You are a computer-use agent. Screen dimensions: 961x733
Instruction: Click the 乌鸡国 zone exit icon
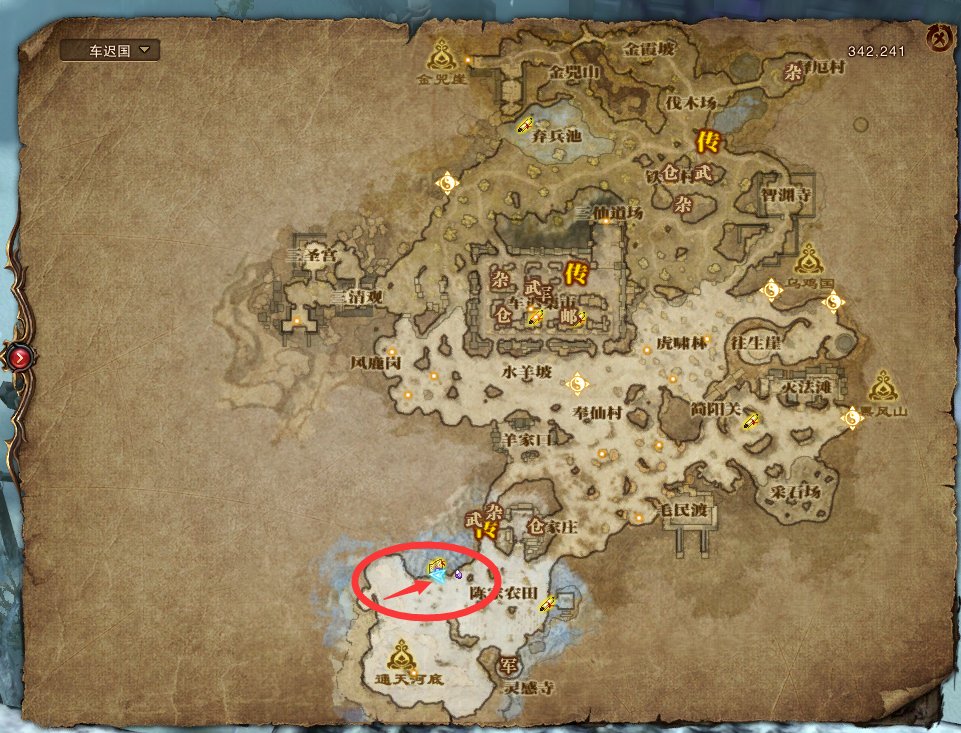pyautogui.click(x=809, y=260)
